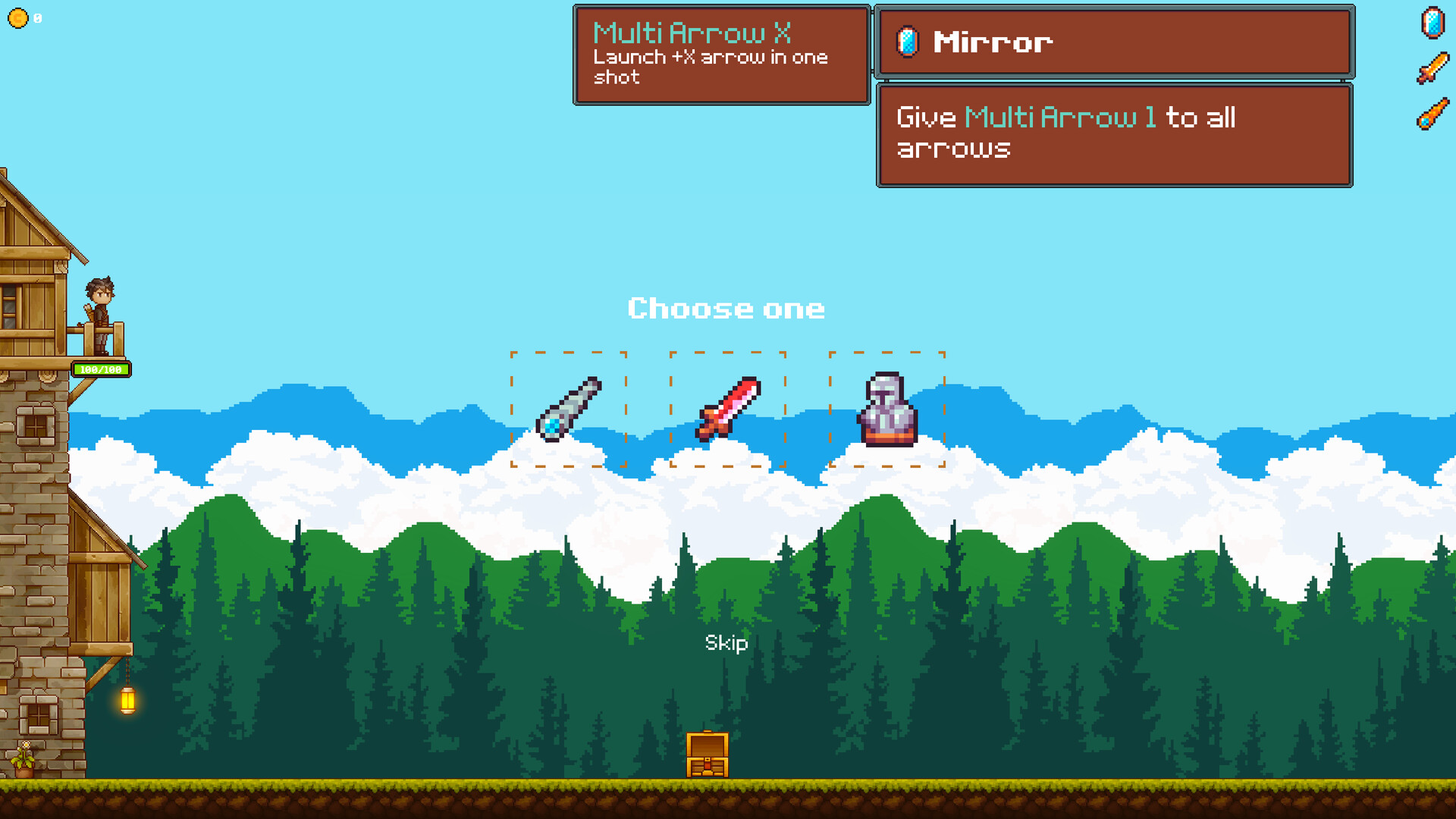Screen dimensions: 1456x819
Task: Click the wooden treasure chest
Action: point(707,755)
